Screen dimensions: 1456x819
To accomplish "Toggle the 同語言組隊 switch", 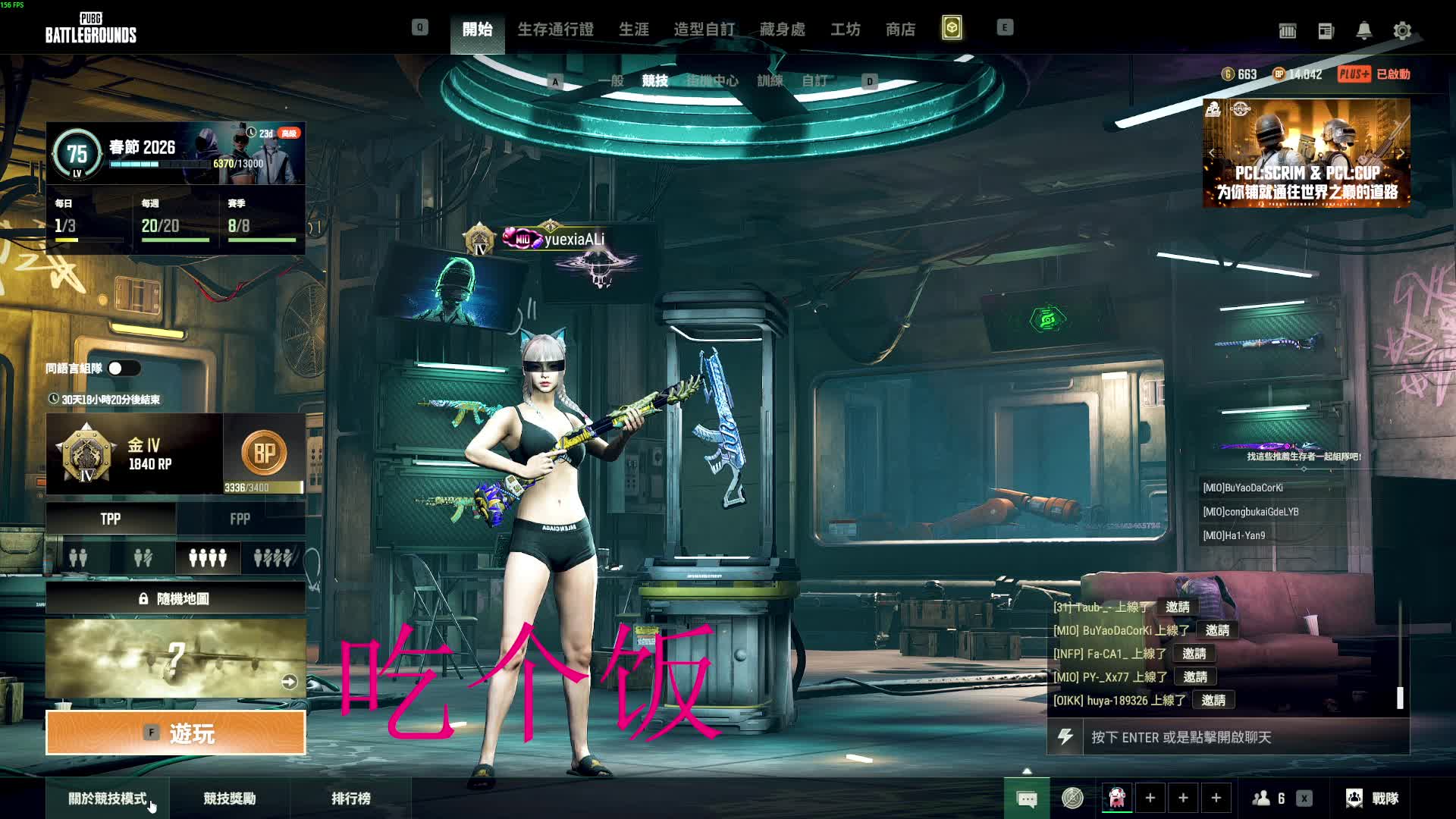I will click(x=124, y=369).
